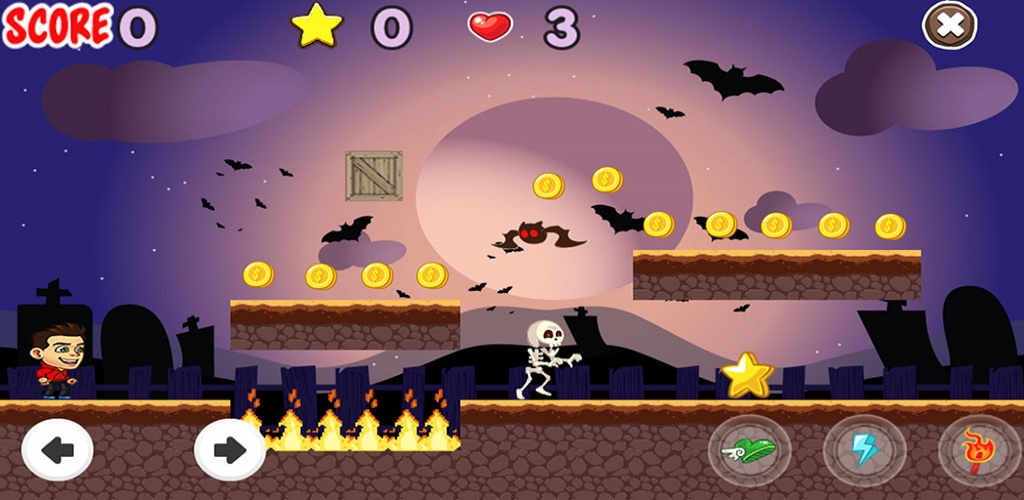
Task: Tap the right arrow move button
Action: (x=230, y=450)
